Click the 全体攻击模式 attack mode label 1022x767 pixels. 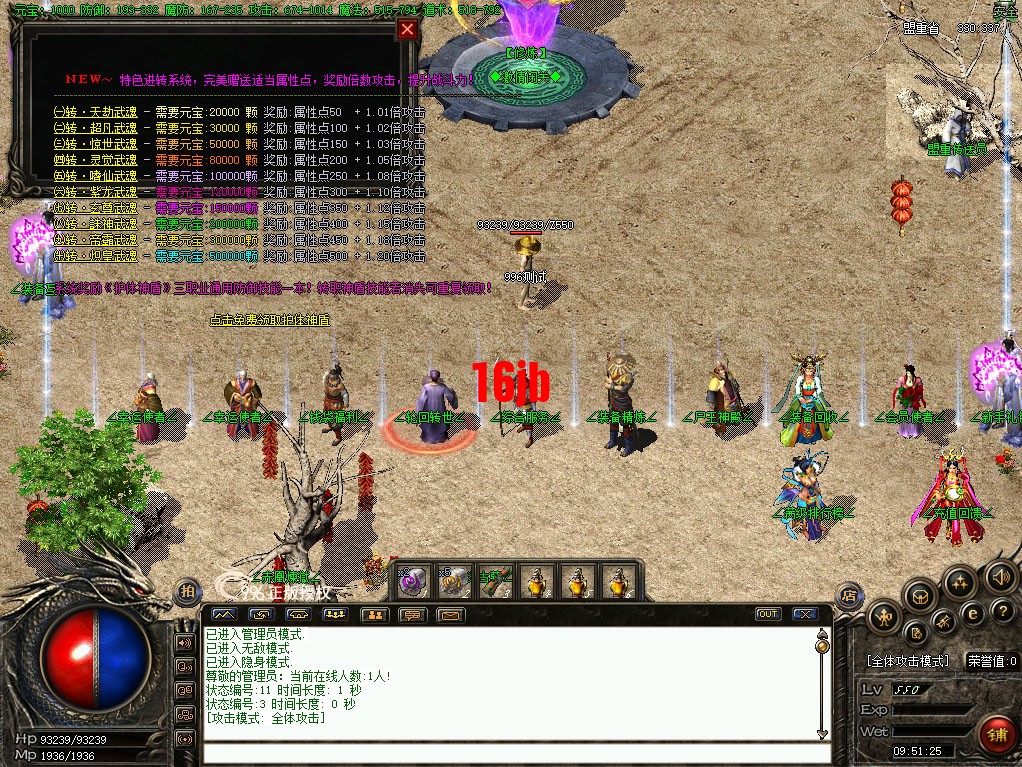(x=907, y=661)
